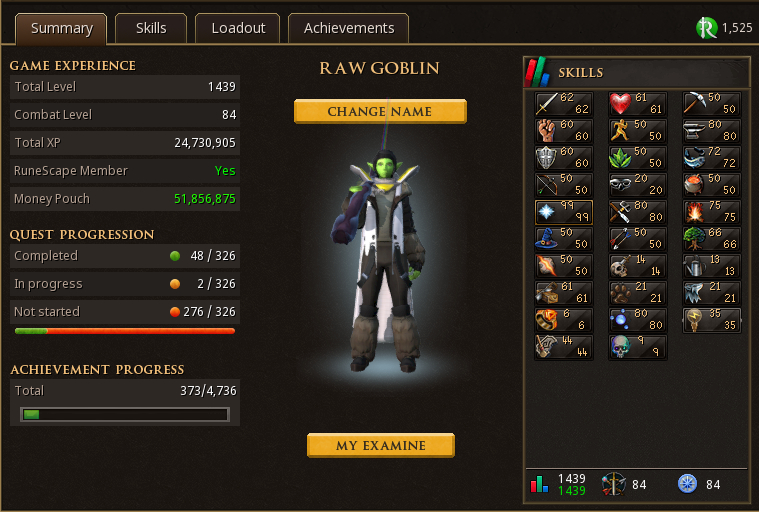The width and height of the screenshot is (759, 512).
Task: Click the Defence shield skill
Action: (564, 158)
